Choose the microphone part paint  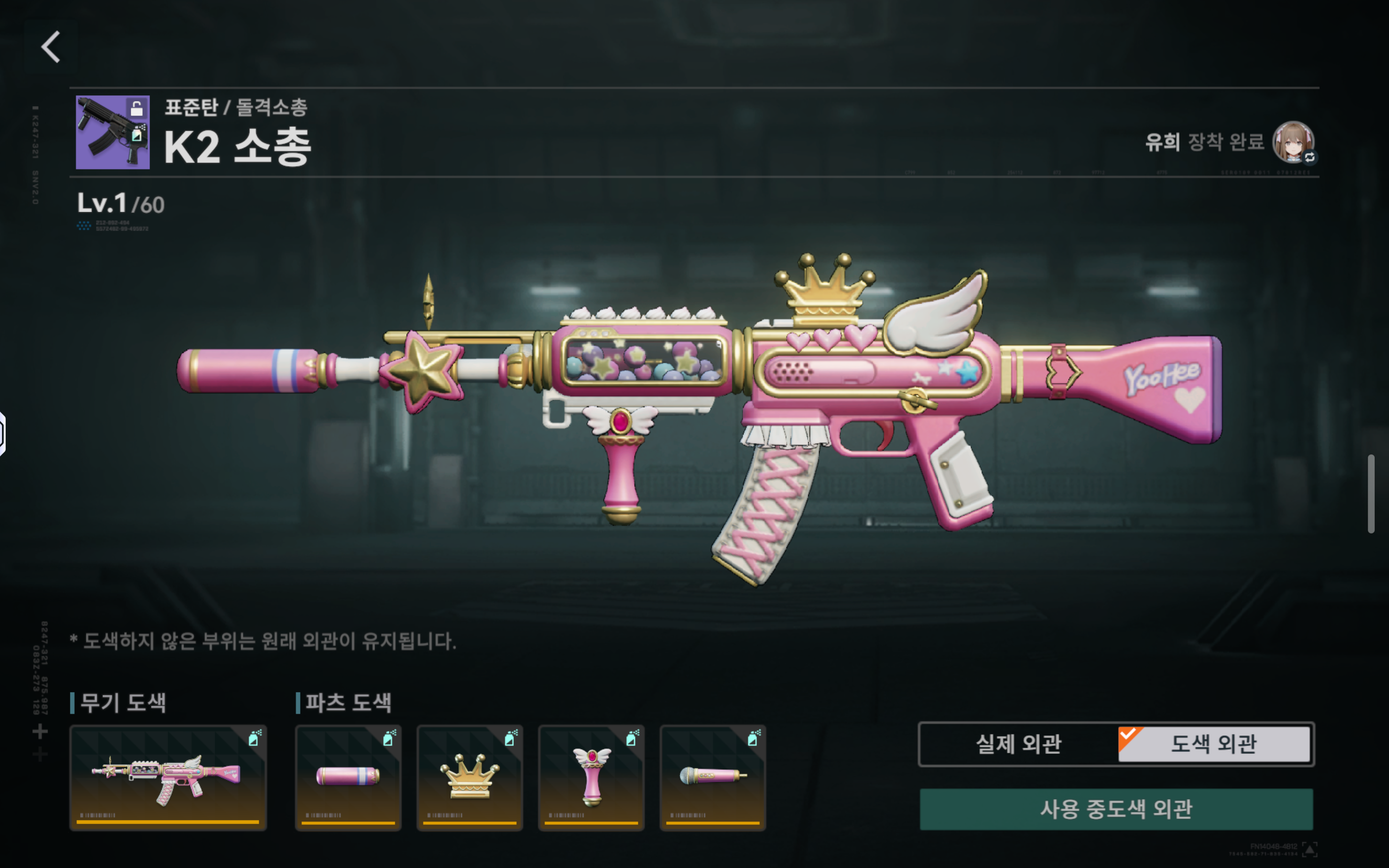point(713,777)
